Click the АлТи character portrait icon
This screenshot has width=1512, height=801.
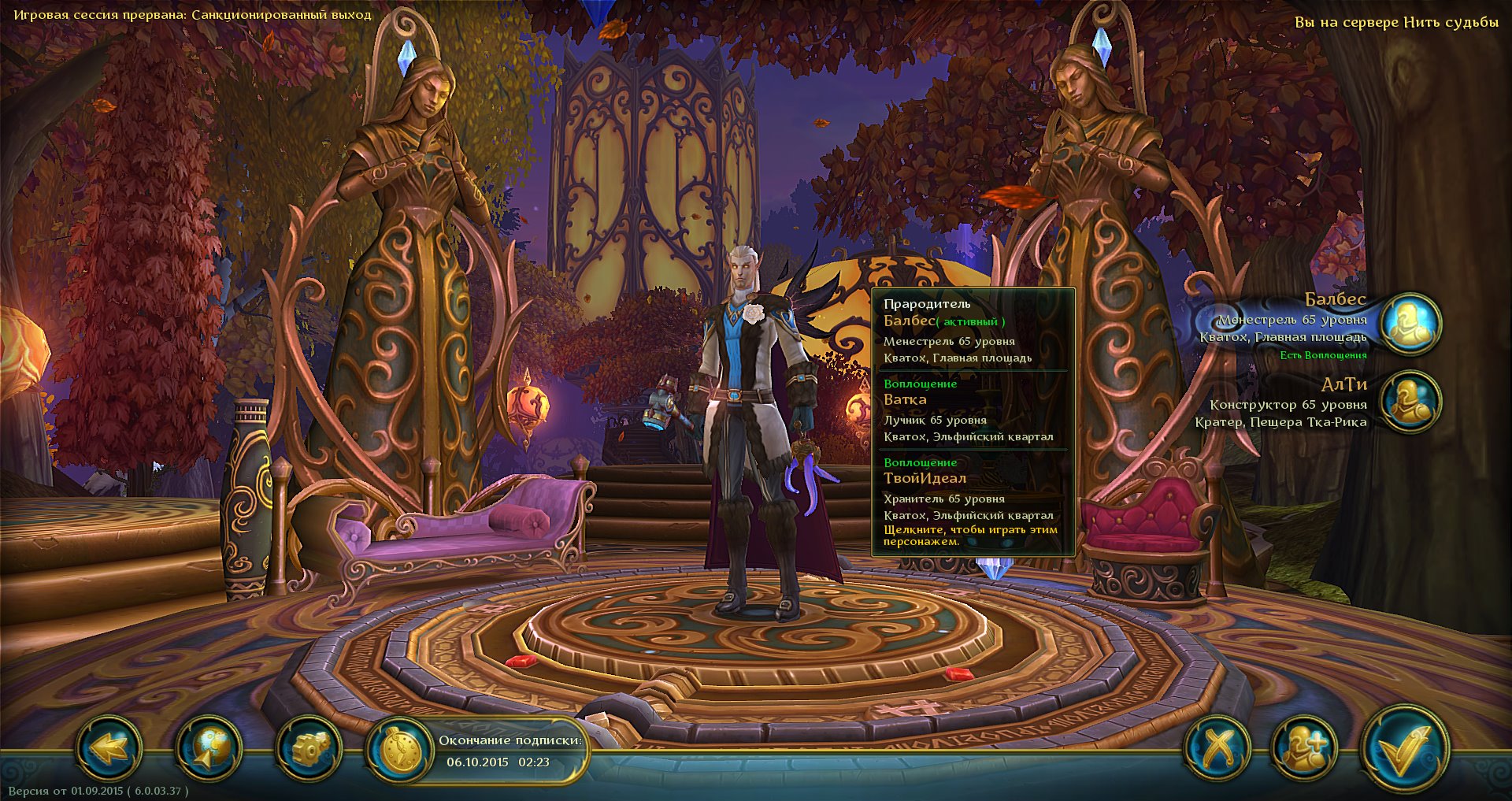(1411, 402)
